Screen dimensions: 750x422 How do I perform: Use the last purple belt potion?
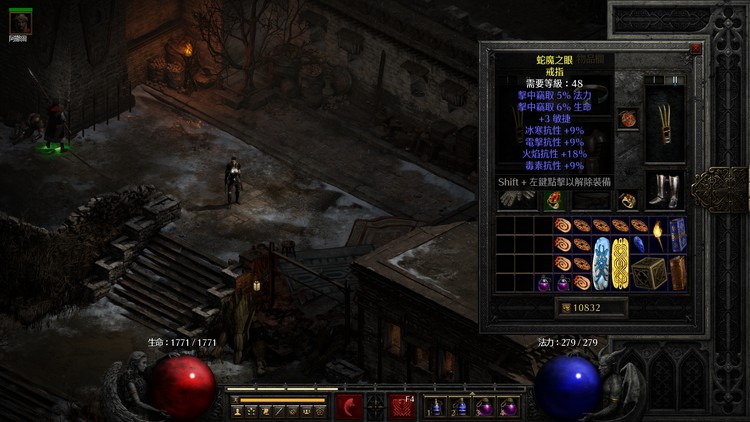pos(510,408)
